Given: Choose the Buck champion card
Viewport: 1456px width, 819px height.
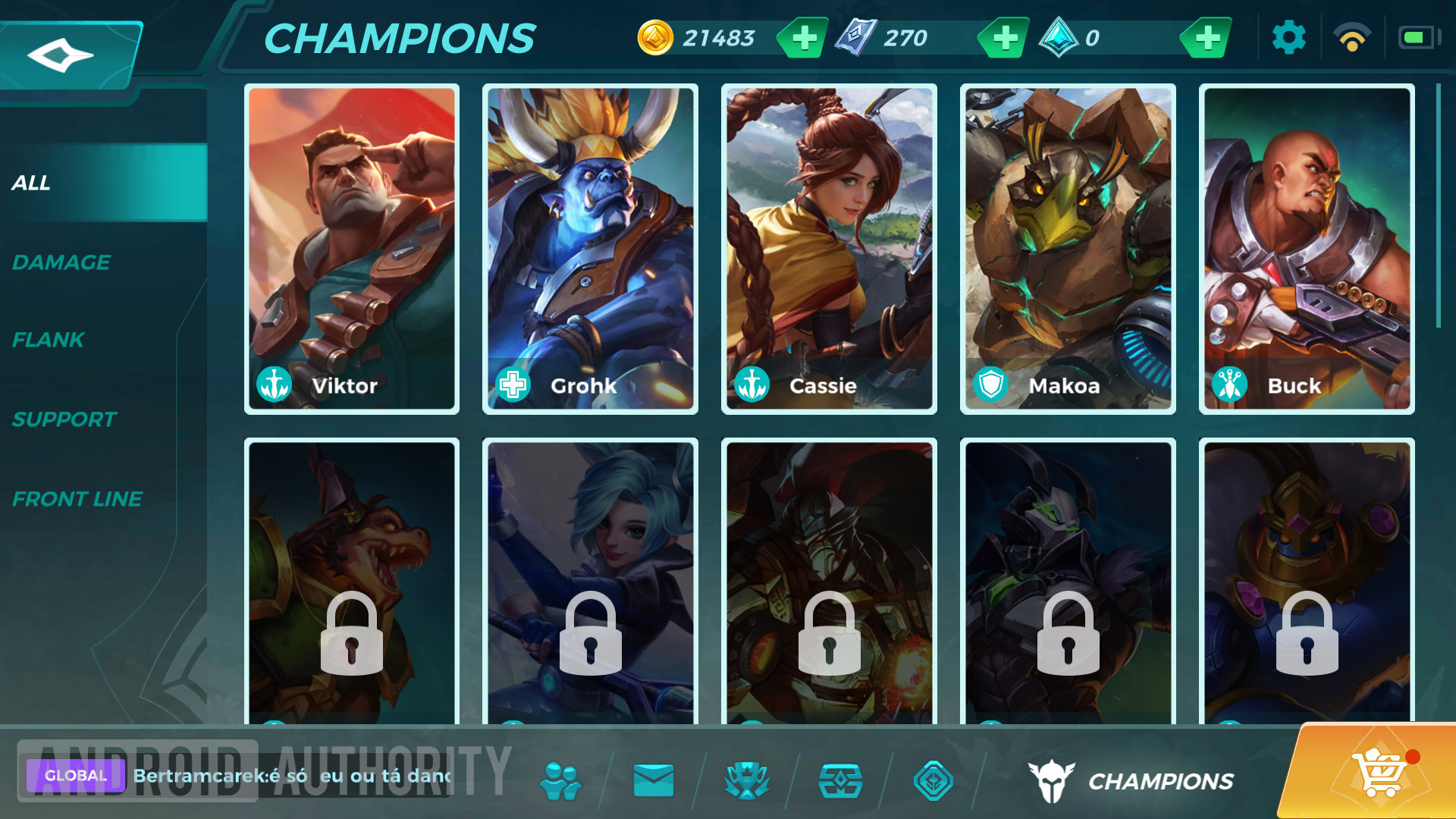Looking at the screenshot, I should 1307,249.
